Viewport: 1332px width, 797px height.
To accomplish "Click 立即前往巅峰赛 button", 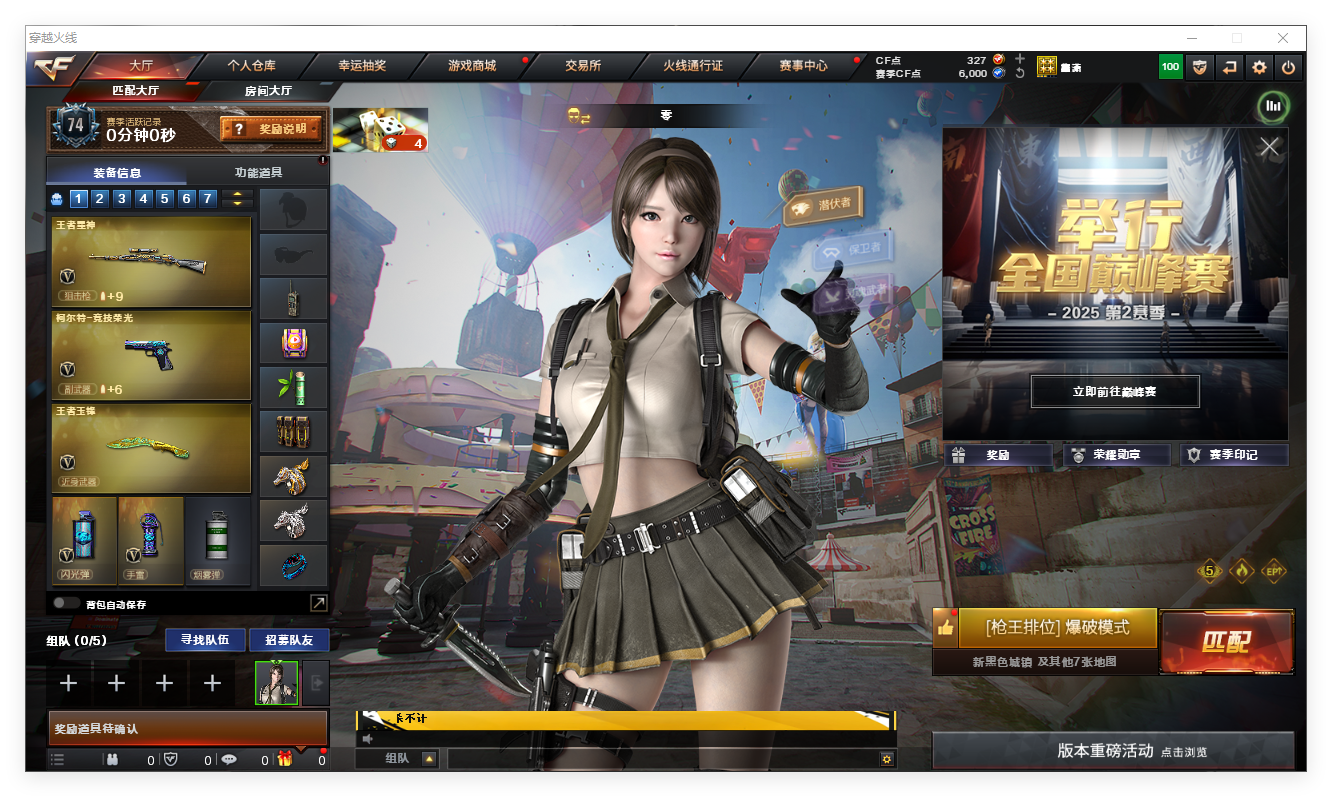I will point(1114,392).
